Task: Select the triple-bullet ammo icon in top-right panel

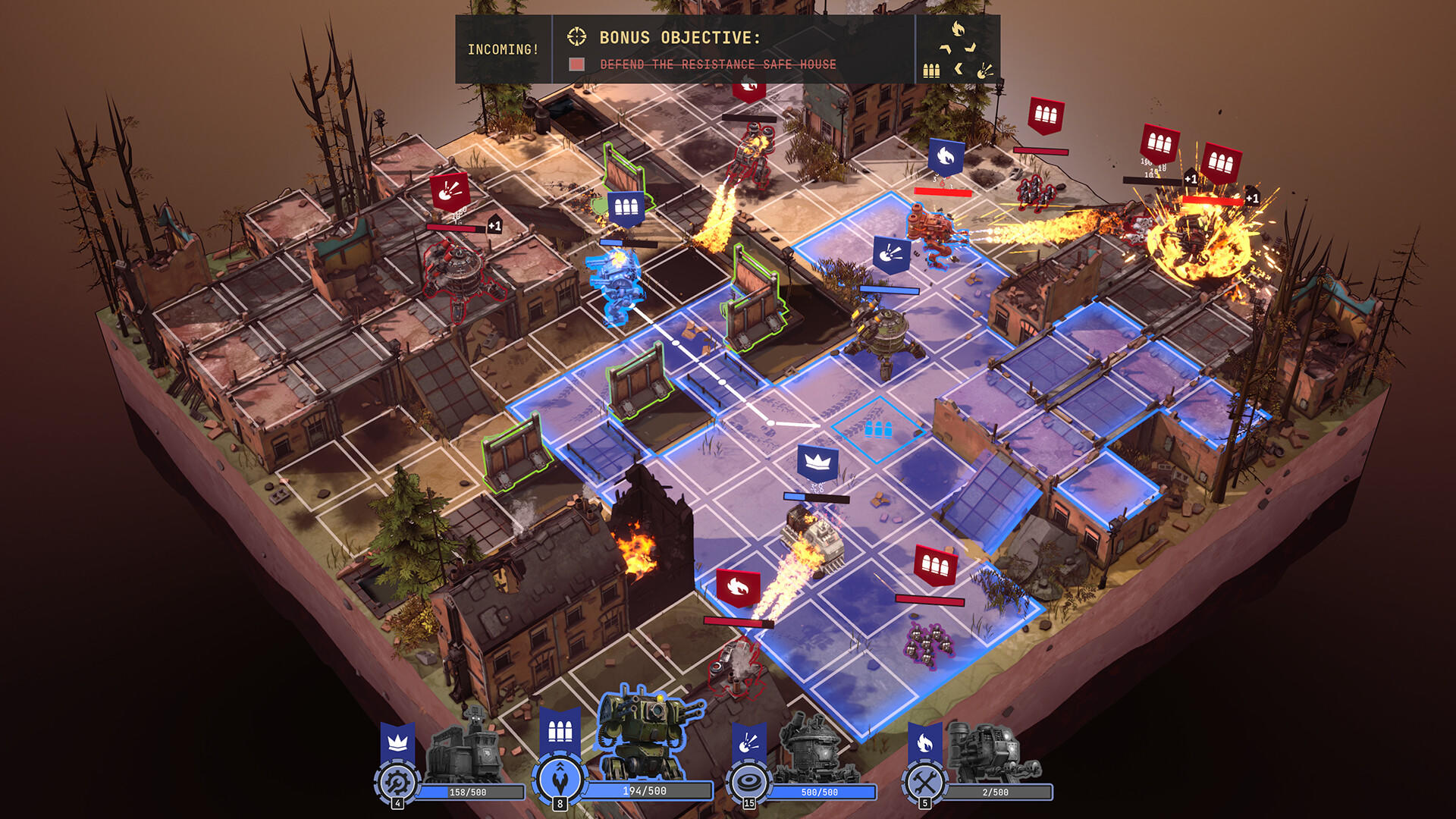Action: point(931,71)
